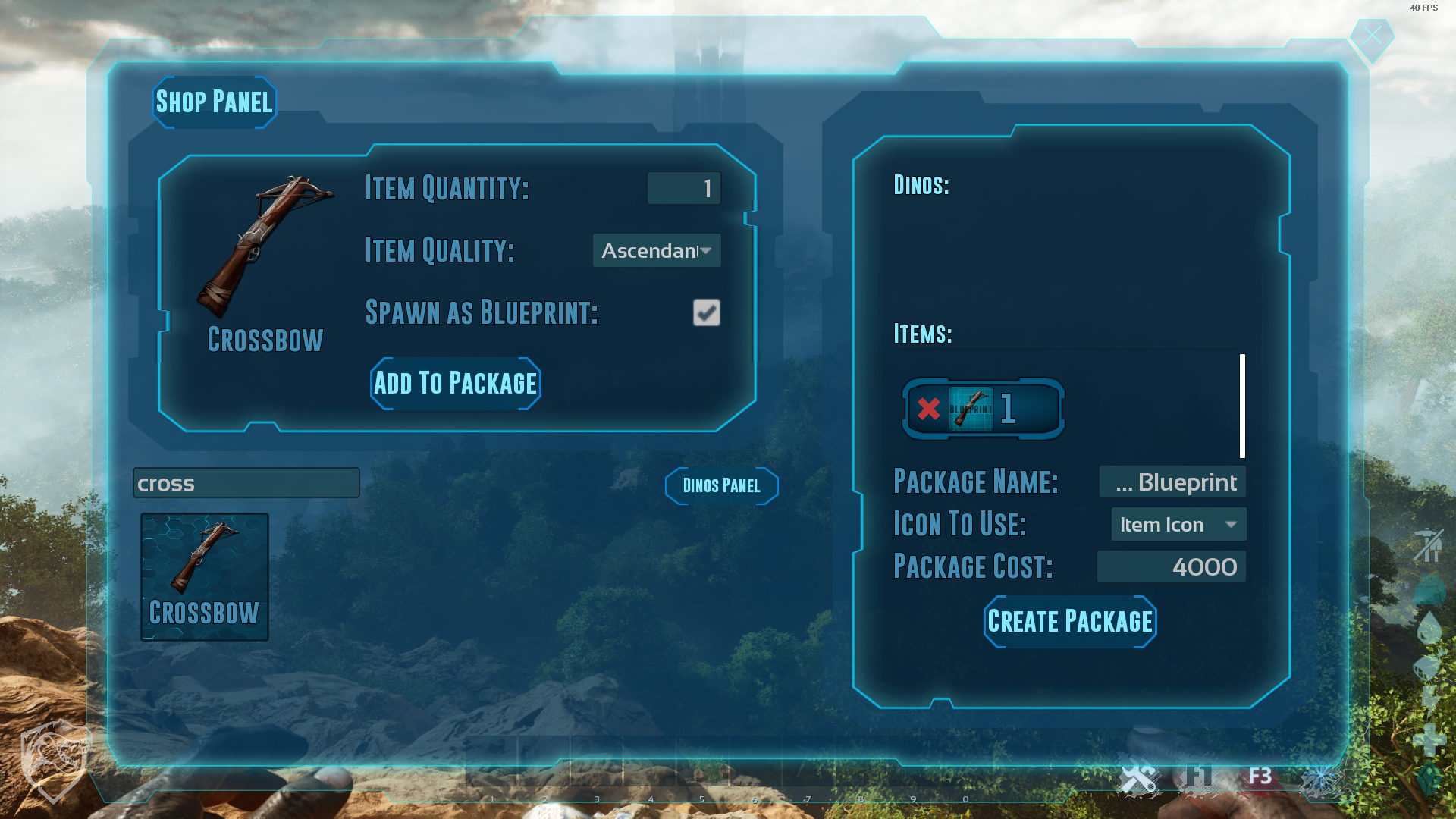Edit the Package Name field
Image resolution: width=1456 pixels, height=819 pixels.
1172,482
